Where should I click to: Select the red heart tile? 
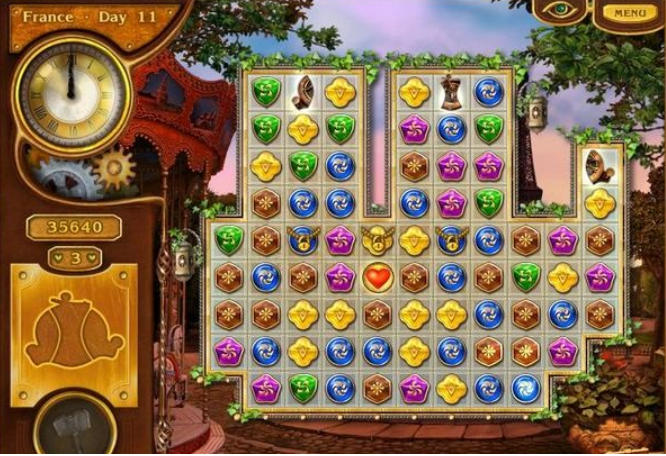377,277
